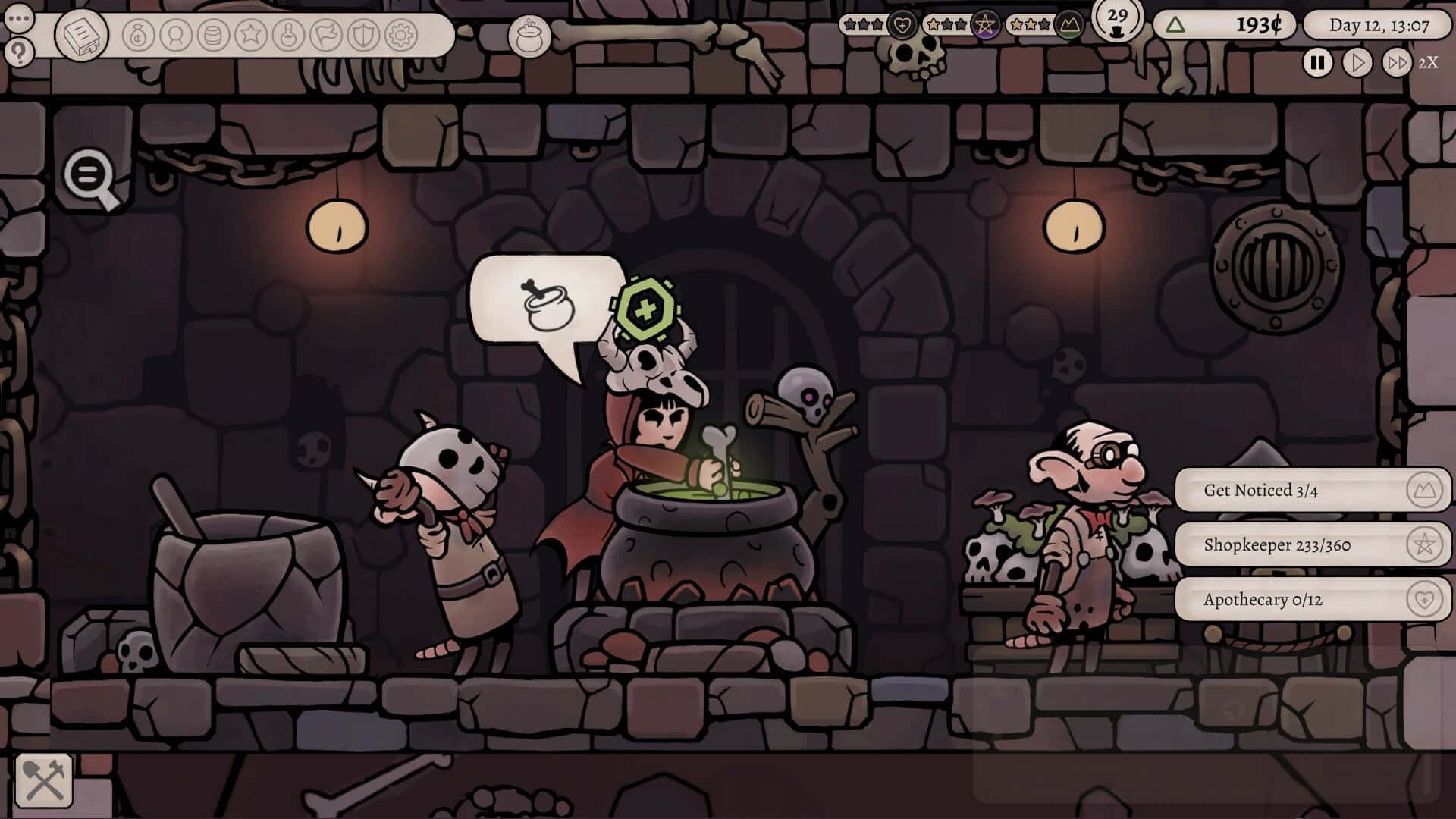Open the award ribbon icon
The height and width of the screenshot is (819, 1456).
click(176, 35)
